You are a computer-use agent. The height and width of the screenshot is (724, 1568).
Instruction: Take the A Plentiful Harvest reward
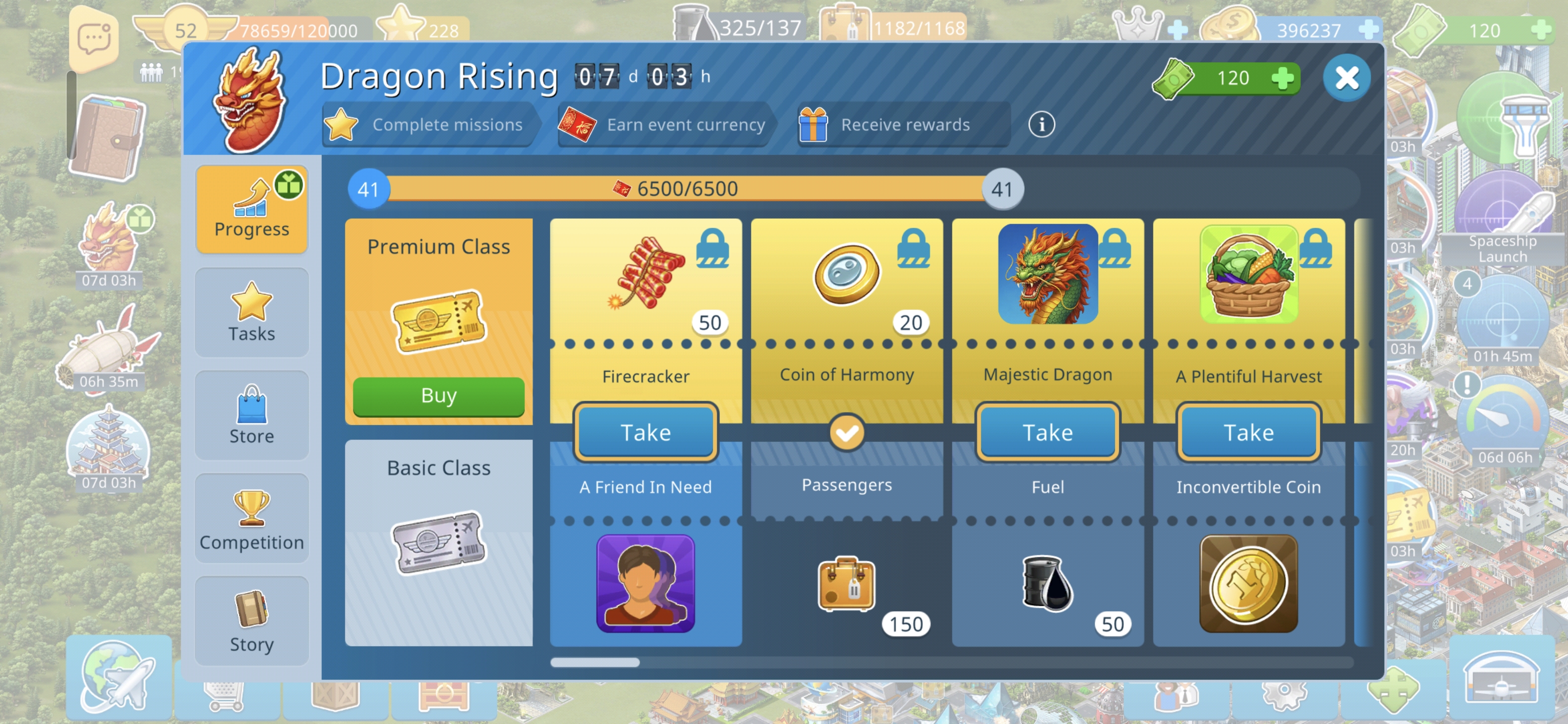coord(1248,432)
